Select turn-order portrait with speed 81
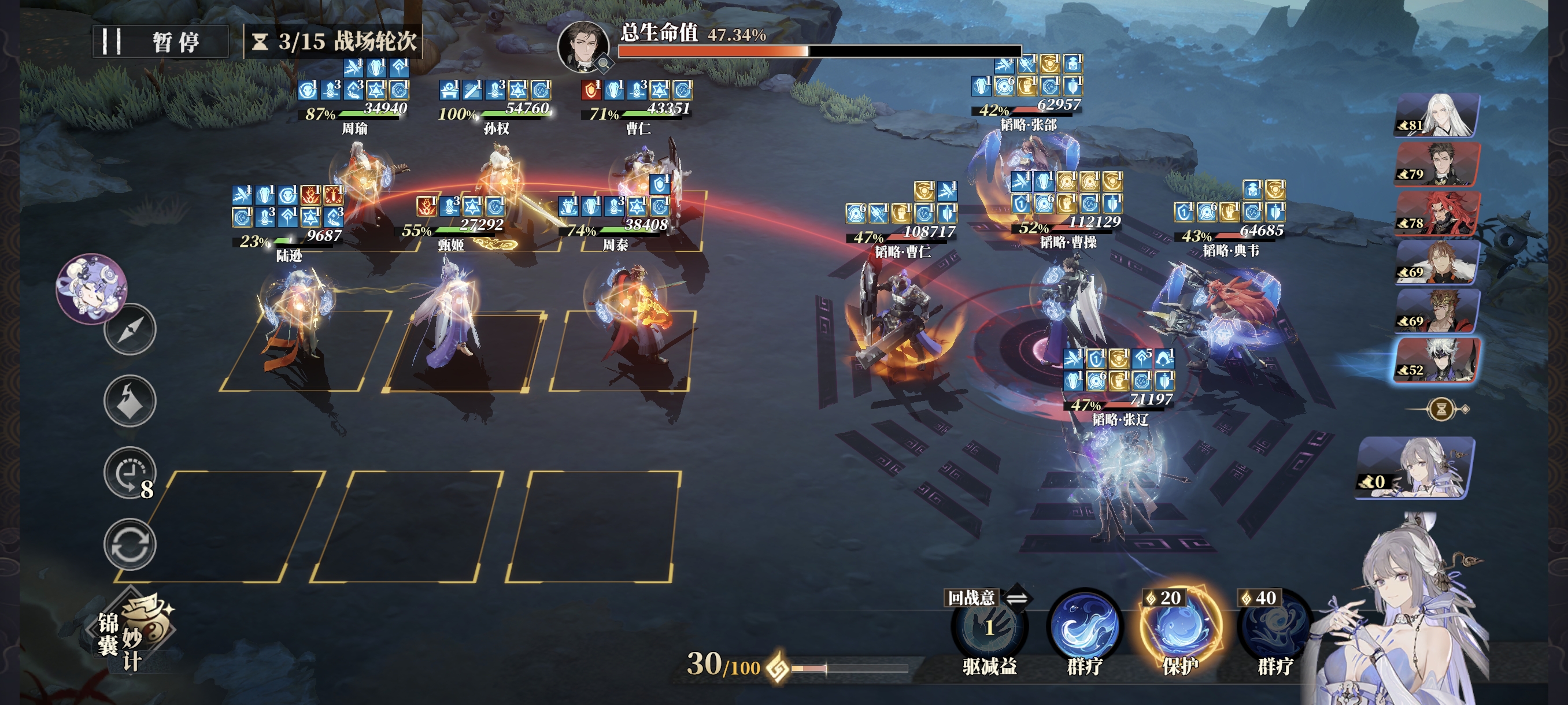 [x=1437, y=116]
